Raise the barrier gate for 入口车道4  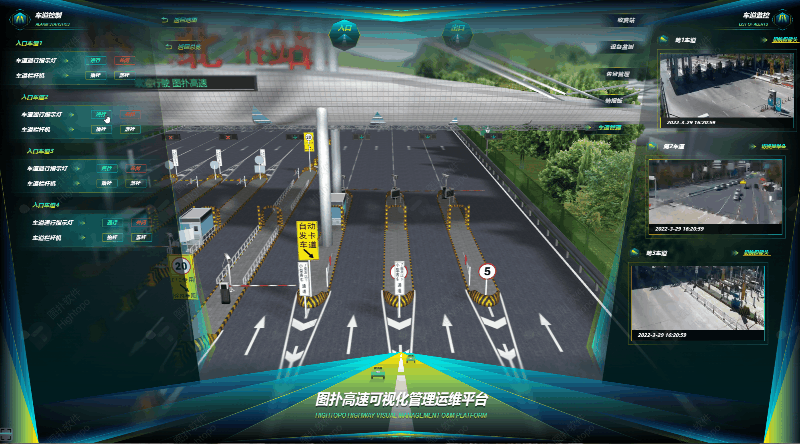(x=111, y=238)
